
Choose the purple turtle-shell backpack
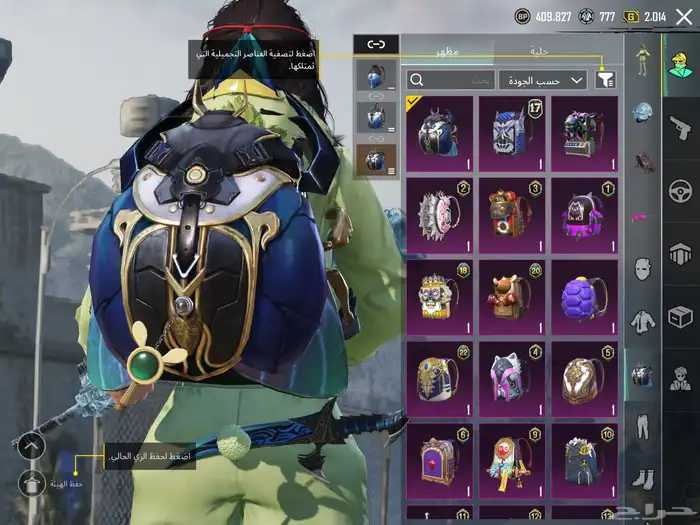(584, 297)
